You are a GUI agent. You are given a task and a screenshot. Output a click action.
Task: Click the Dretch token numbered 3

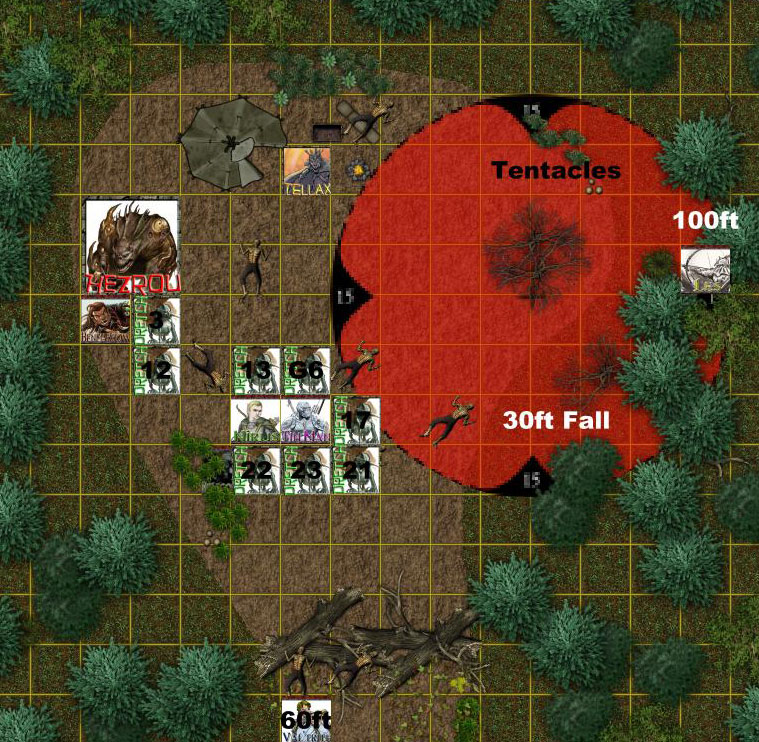[157, 321]
